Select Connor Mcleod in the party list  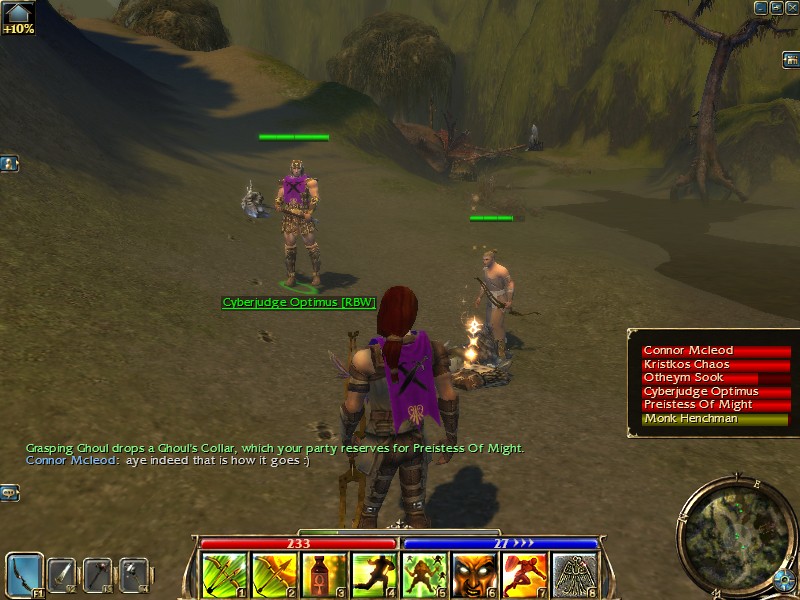click(715, 351)
